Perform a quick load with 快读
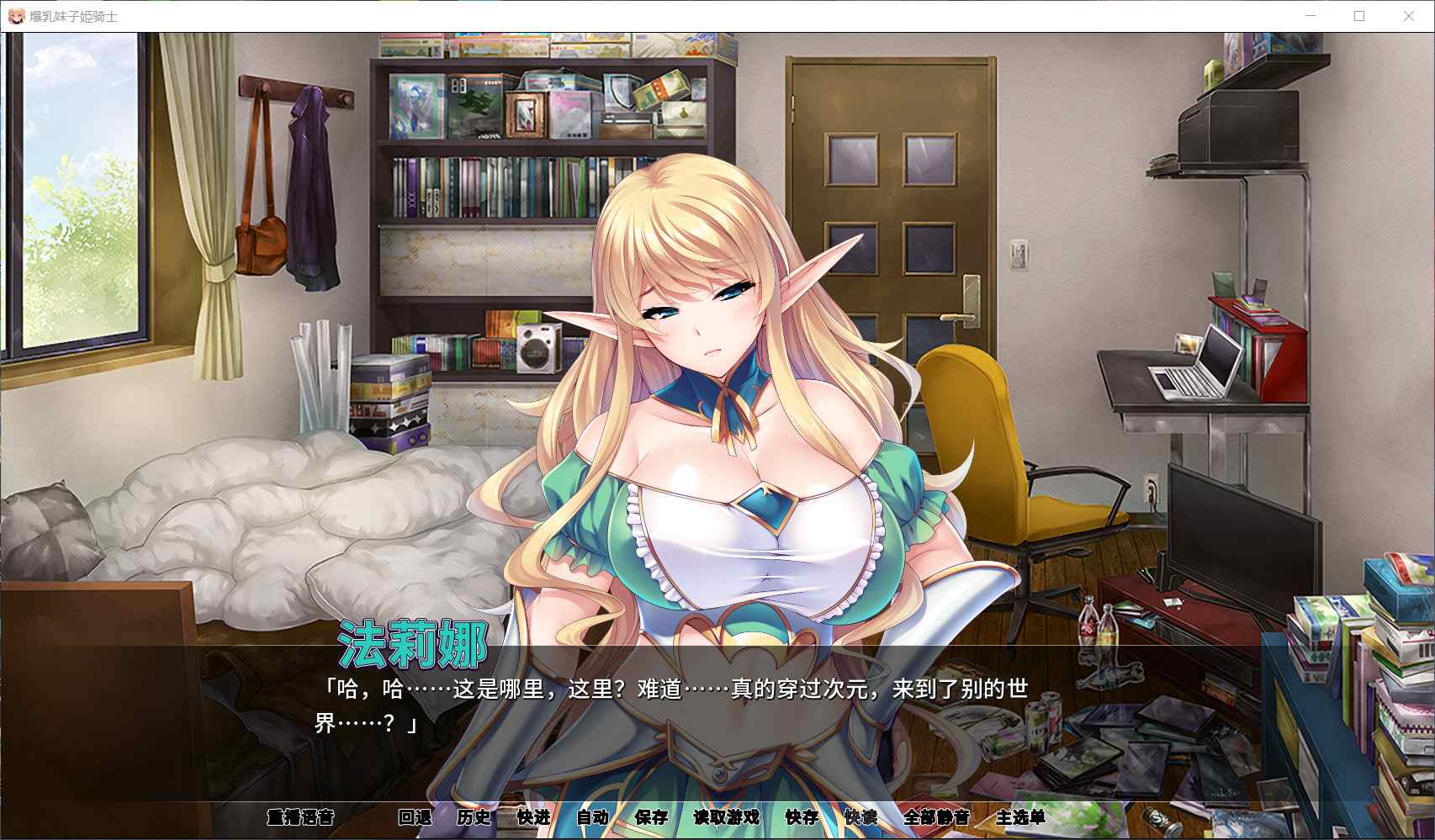 click(x=860, y=817)
